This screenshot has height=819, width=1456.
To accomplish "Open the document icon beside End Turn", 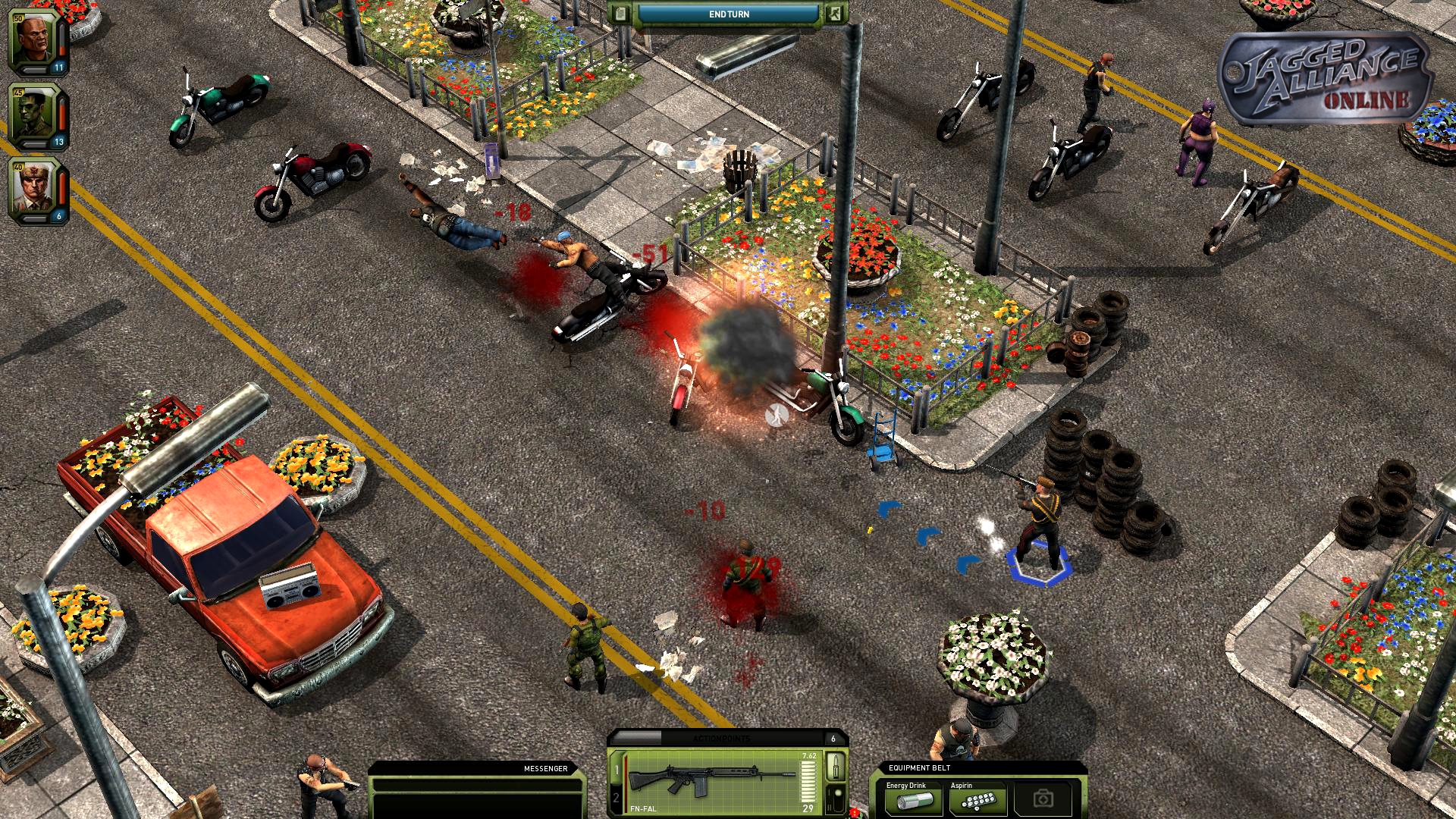I will pyautogui.click(x=621, y=14).
